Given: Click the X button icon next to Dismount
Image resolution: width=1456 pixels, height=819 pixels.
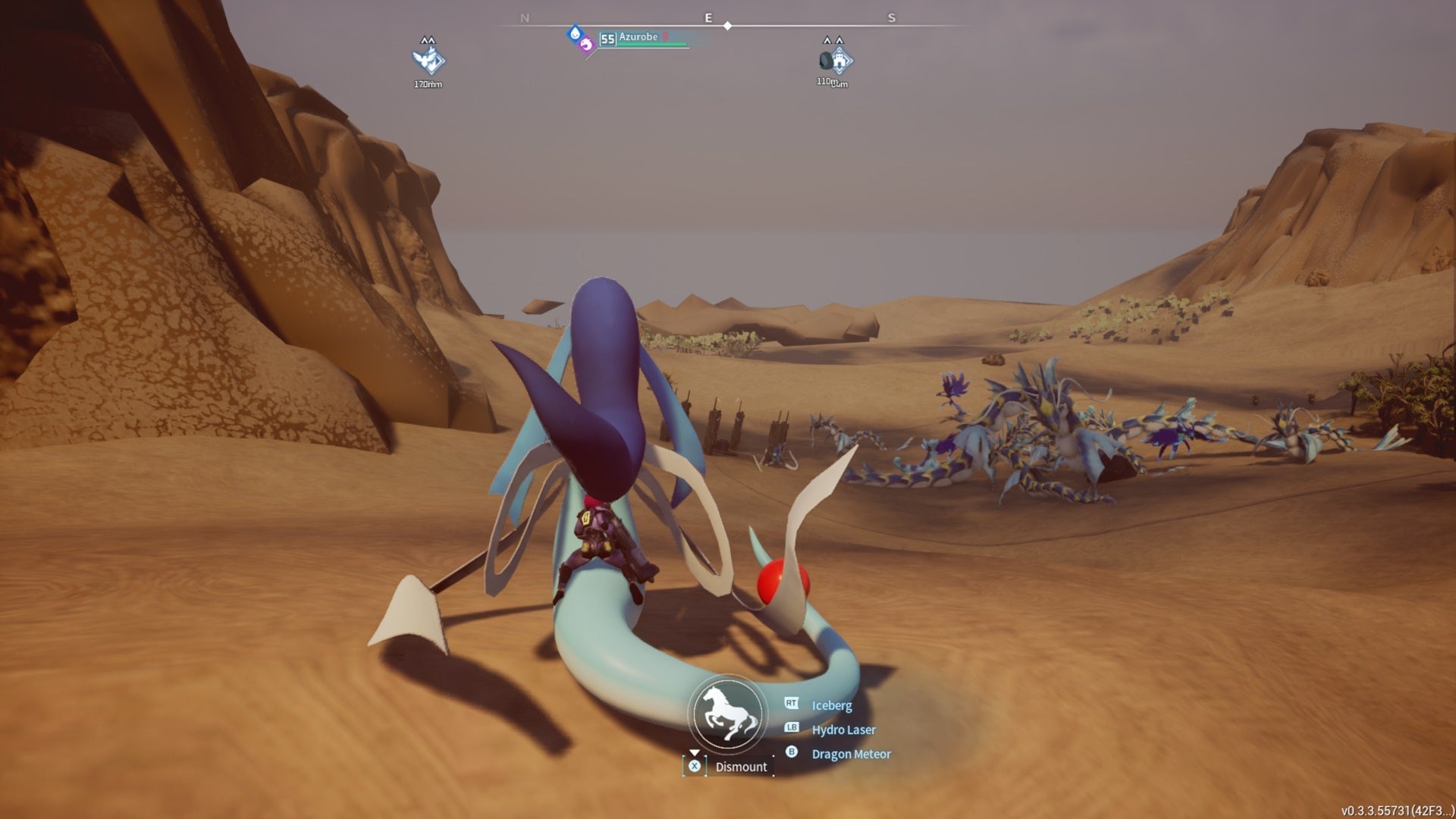Looking at the screenshot, I should pos(695,767).
